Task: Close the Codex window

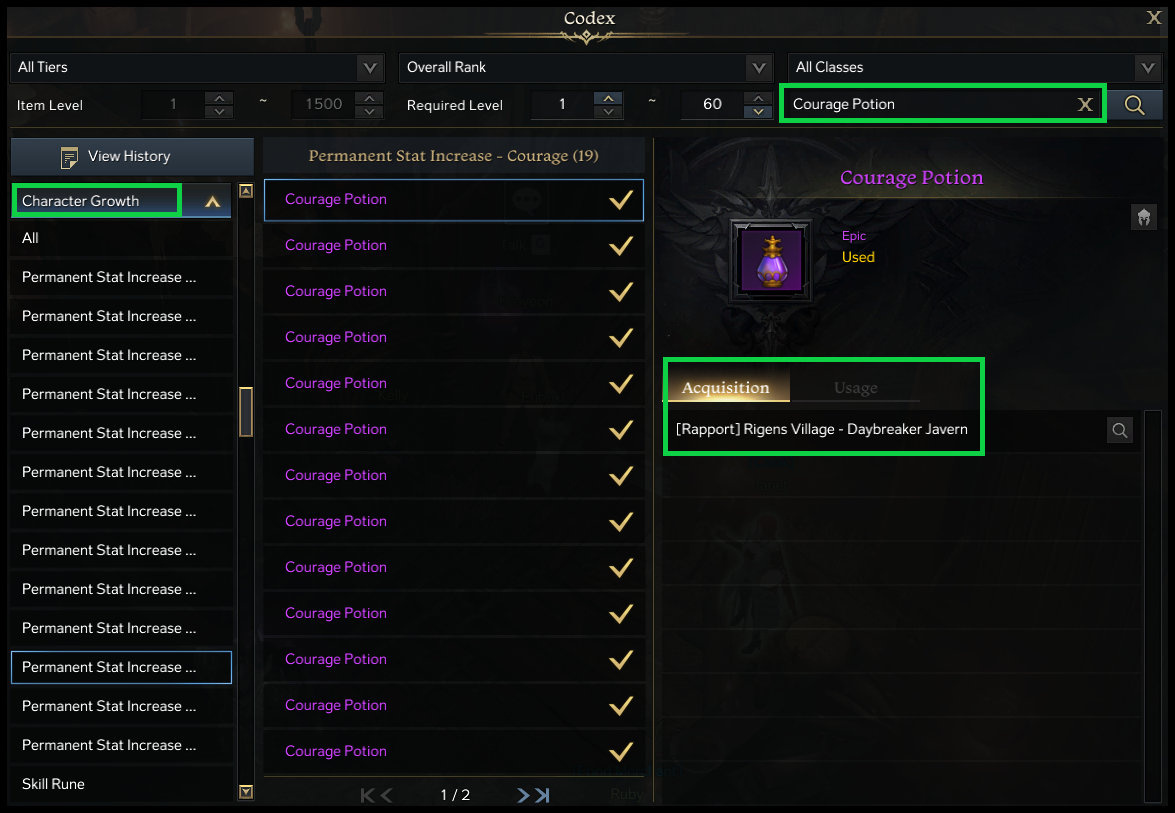Action: tap(1153, 16)
